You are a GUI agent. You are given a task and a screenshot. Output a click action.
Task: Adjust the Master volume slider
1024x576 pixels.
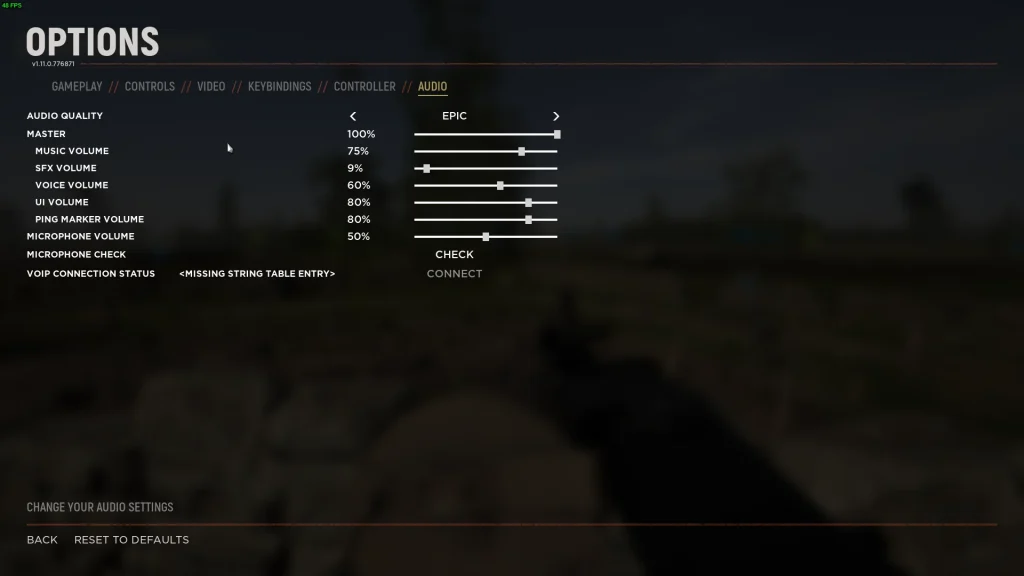(x=557, y=134)
